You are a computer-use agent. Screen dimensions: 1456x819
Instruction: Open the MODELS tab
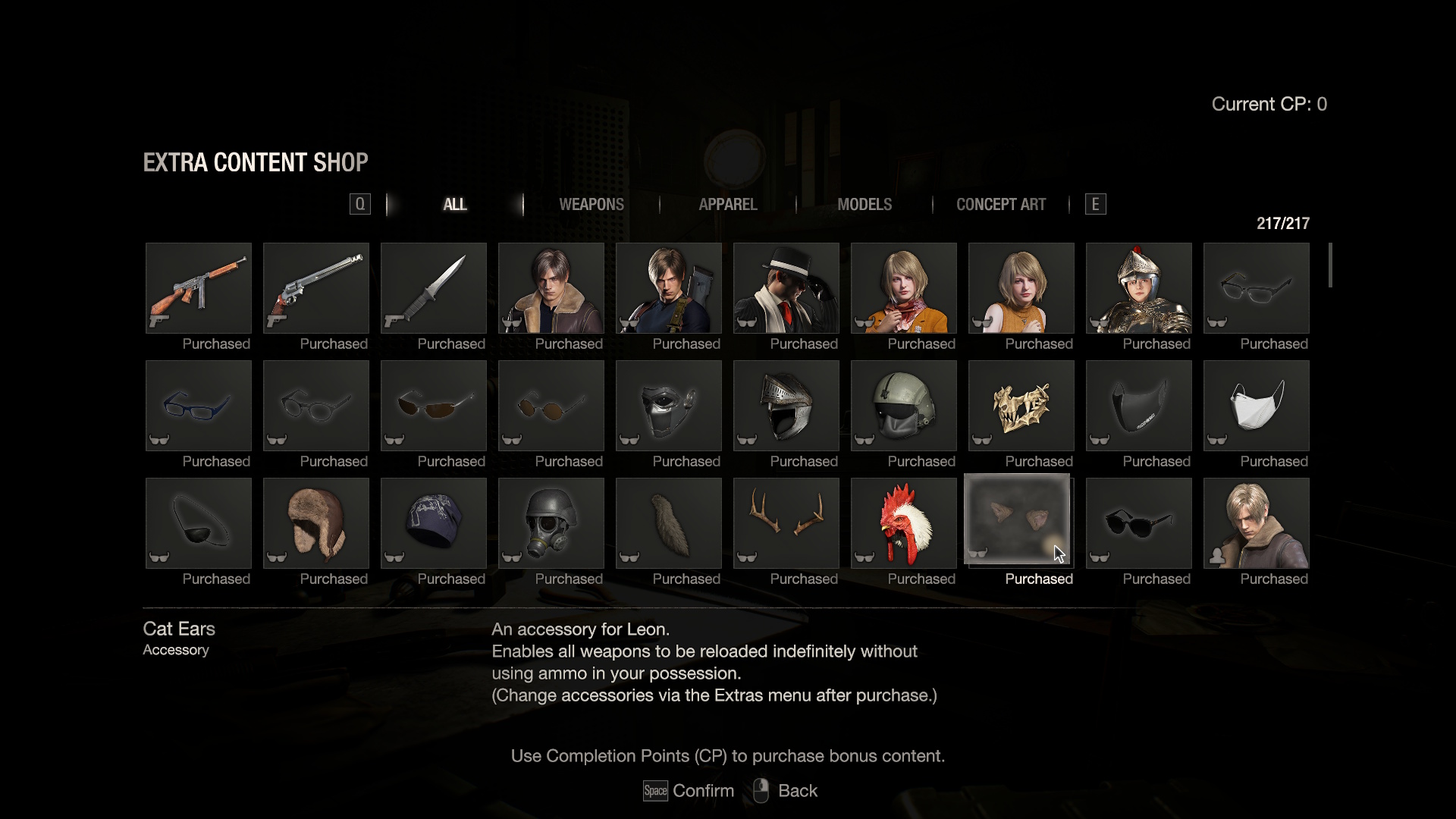tap(864, 204)
